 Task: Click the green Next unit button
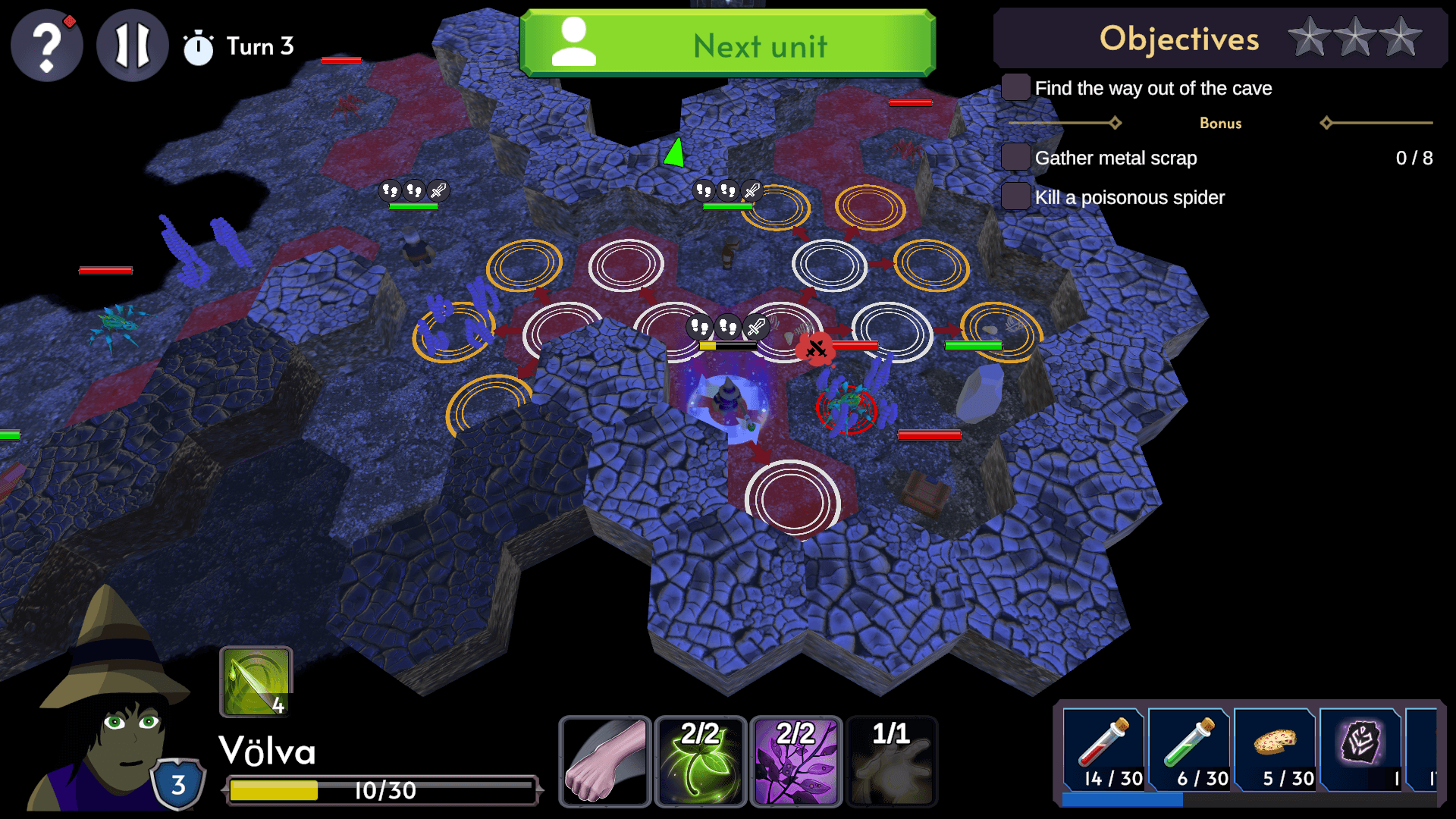coord(728,44)
